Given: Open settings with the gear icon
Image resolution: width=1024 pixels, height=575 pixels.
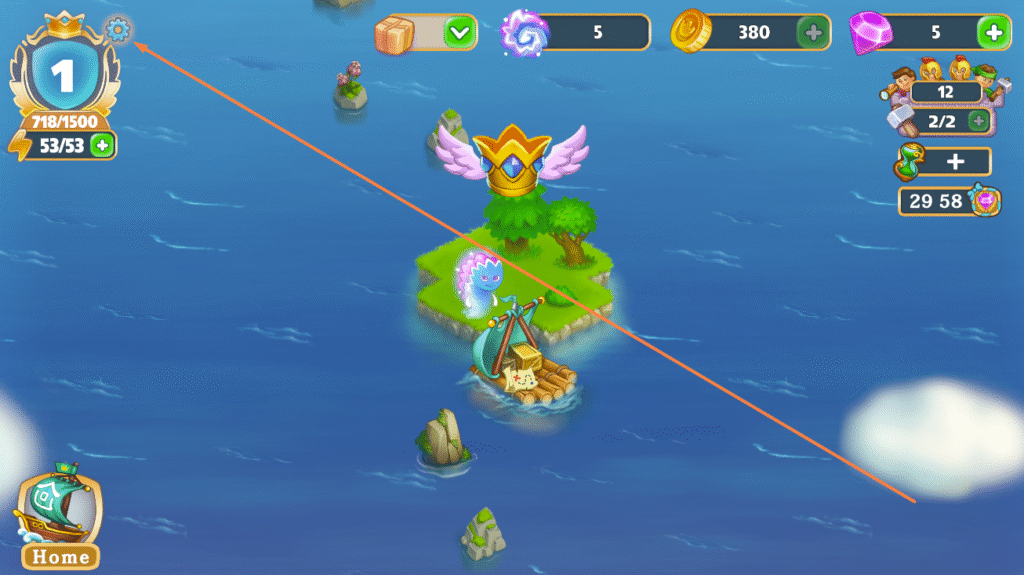Looking at the screenshot, I should click(x=118, y=31).
